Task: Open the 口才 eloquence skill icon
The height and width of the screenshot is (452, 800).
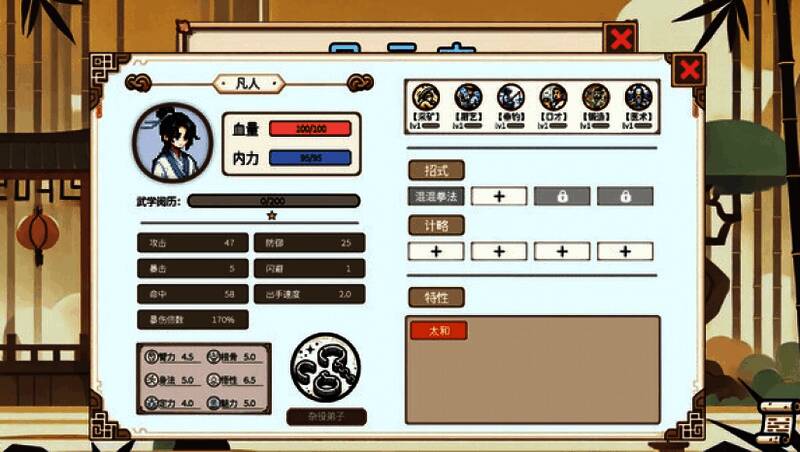Action: [553, 97]
